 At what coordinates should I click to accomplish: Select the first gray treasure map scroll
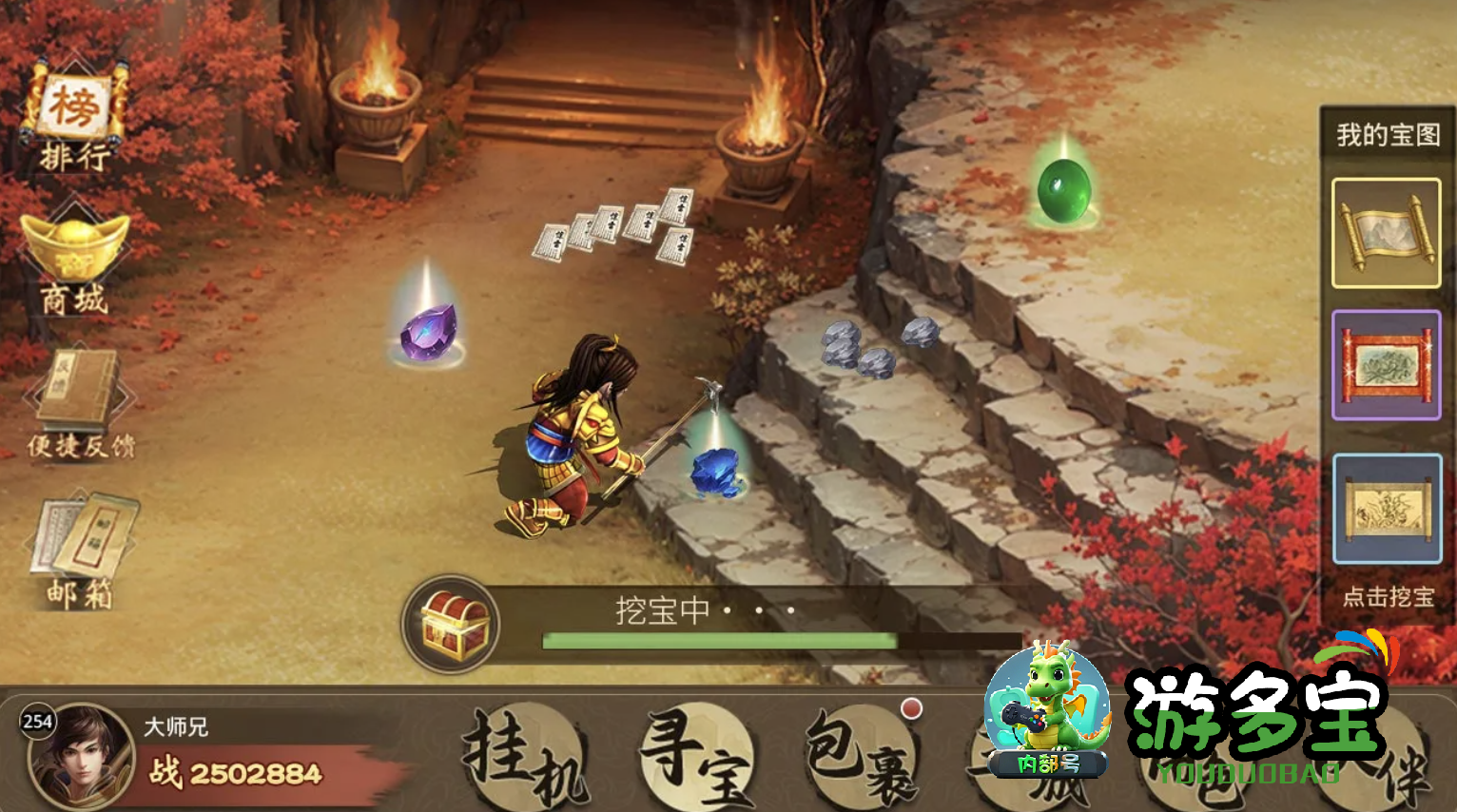[1387, 231]
